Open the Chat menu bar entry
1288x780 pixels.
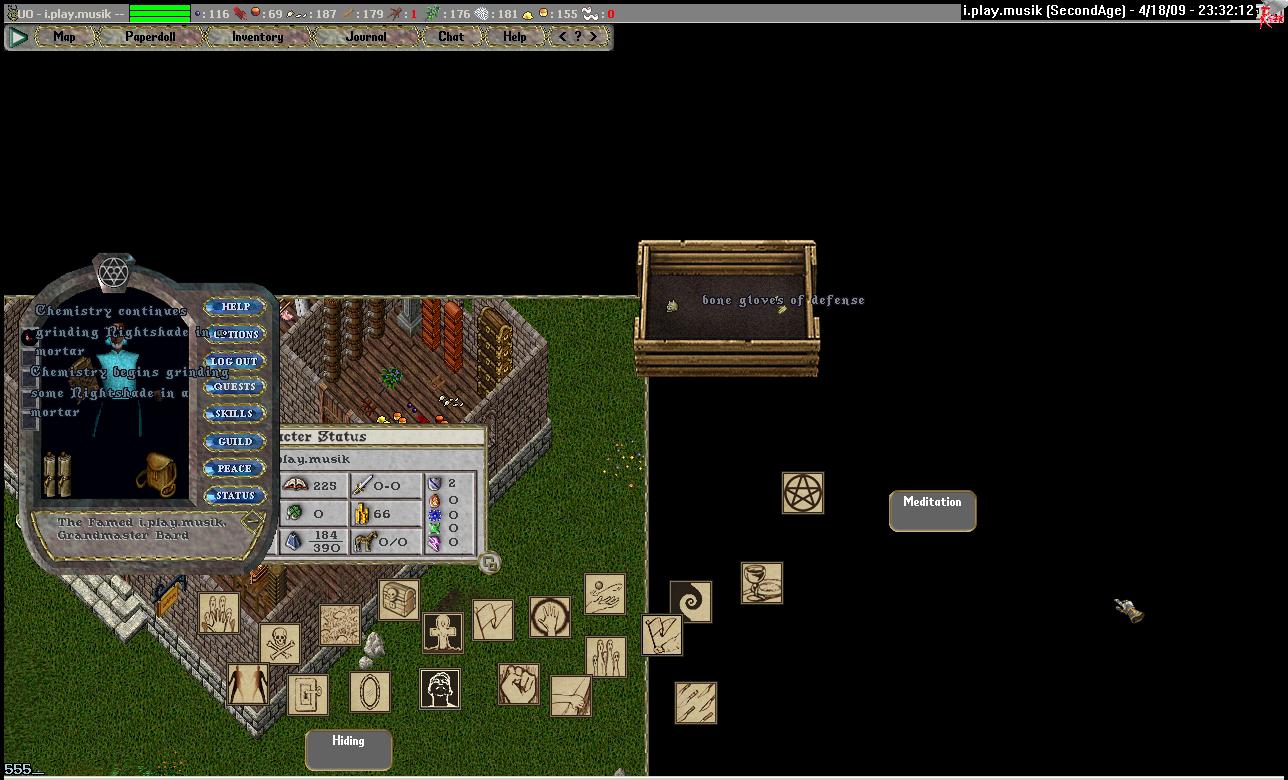coord(451,37)
